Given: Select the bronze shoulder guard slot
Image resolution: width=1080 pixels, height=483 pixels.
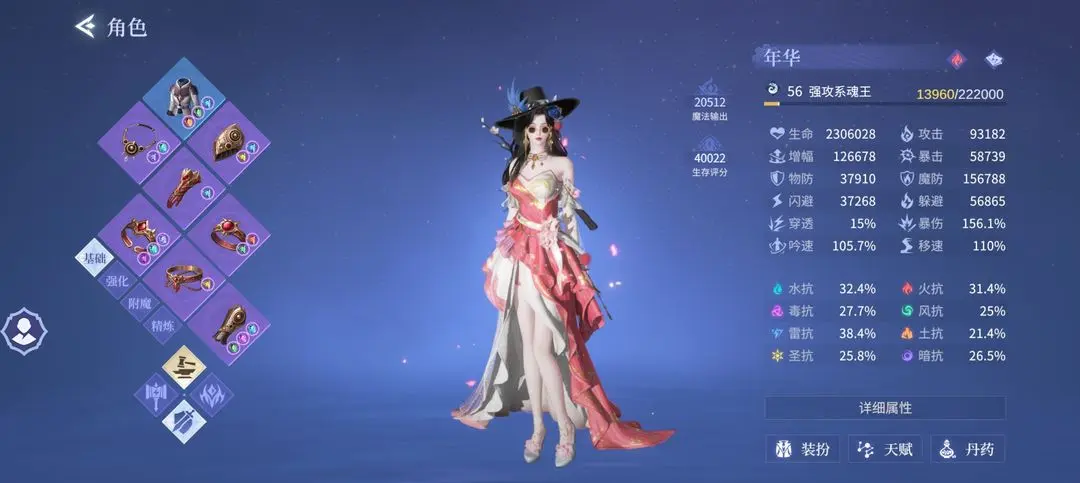Looking at the screenshot, I should coord(228,142).
